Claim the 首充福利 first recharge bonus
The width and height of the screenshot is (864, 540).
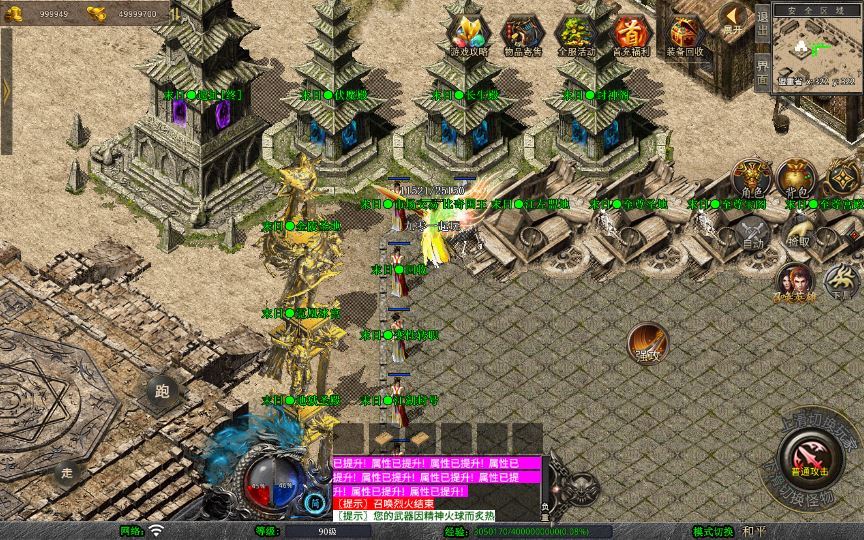pyautogui.click(x=631, y=34)
